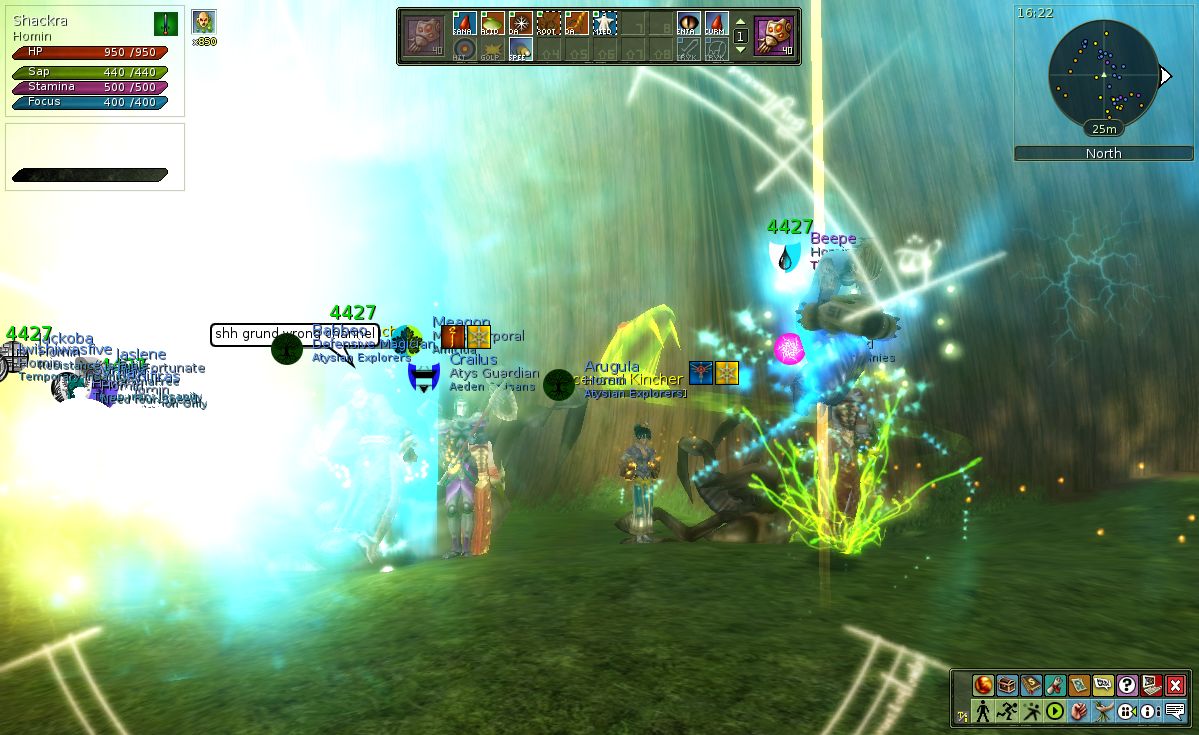
Task: Open the inventory treasure chest icon
Action: (1007, 685)
